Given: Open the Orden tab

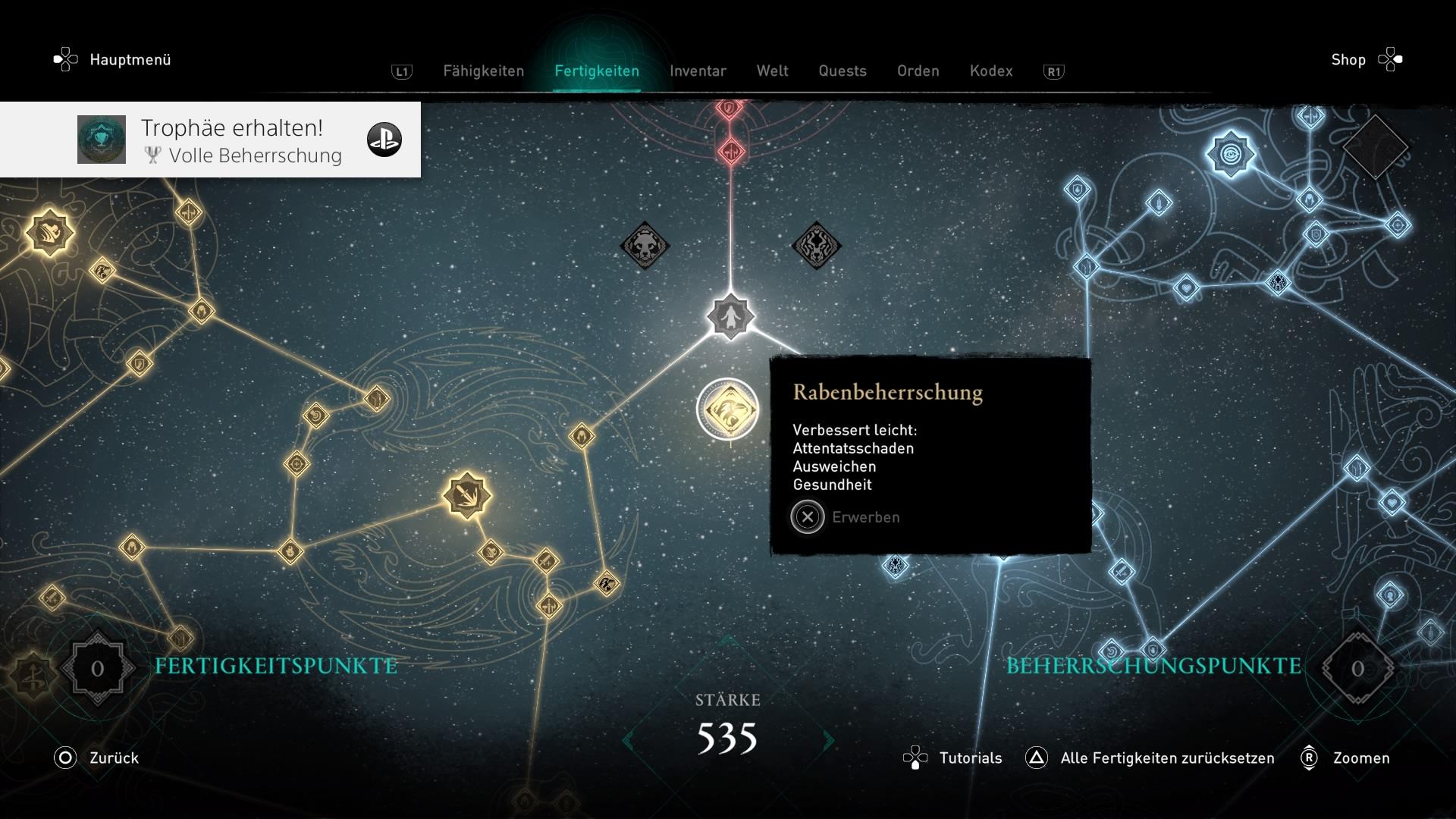Looking at the screenshot, I should (918, 71).
